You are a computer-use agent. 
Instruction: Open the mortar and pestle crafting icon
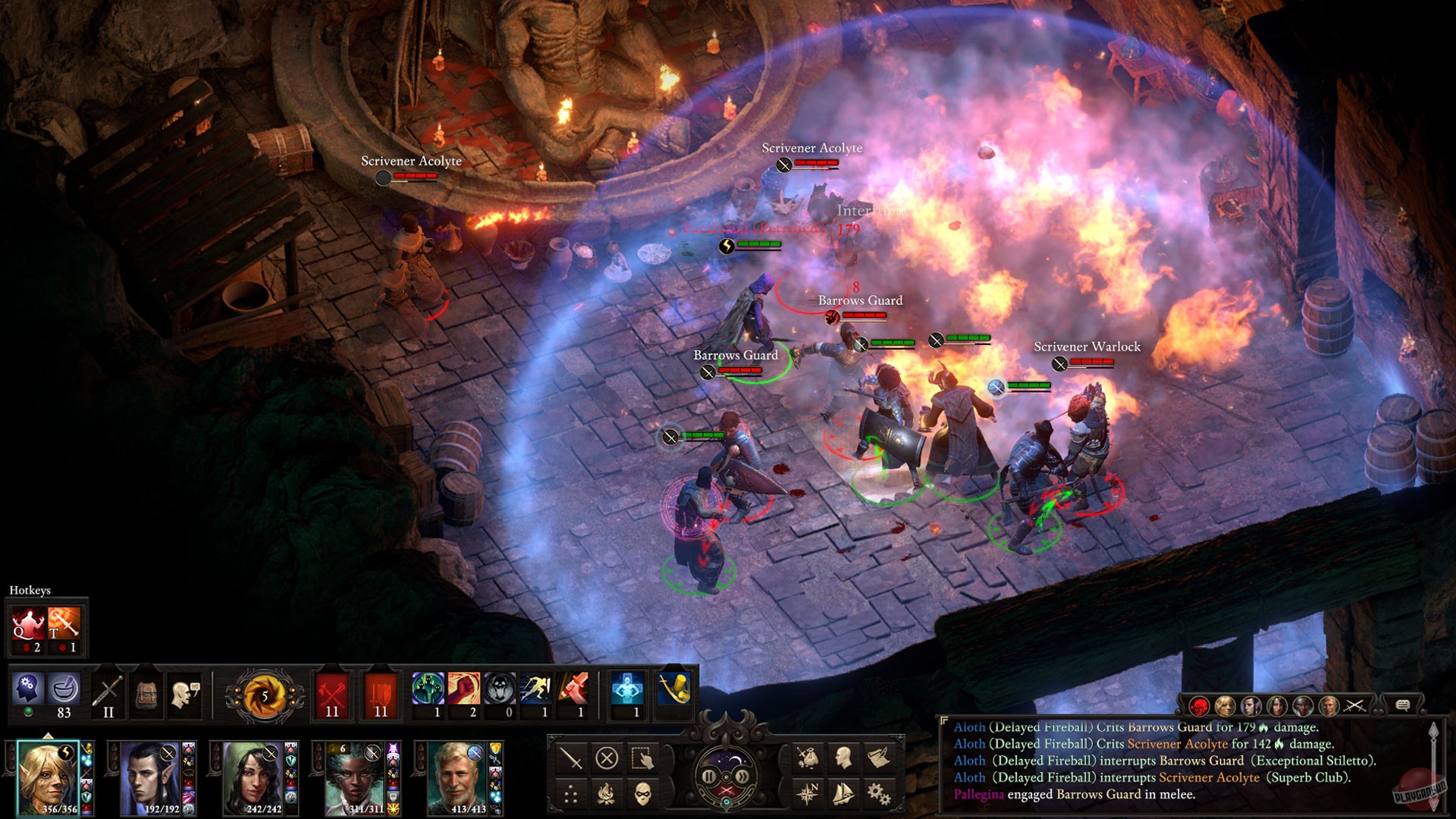click(64, 689)
